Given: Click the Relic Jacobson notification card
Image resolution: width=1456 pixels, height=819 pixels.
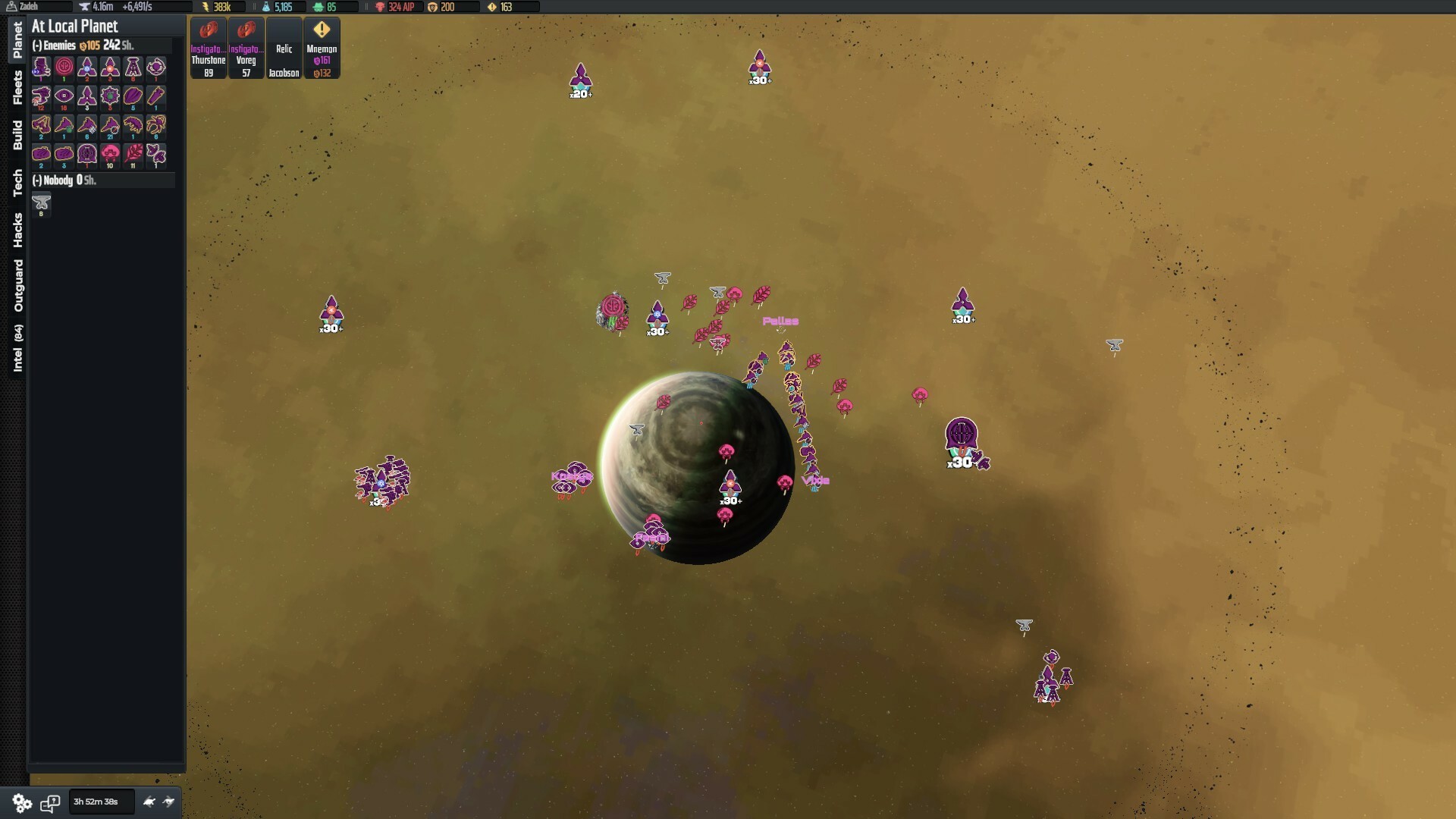Looking at the screenshot, I should [284, 47].
